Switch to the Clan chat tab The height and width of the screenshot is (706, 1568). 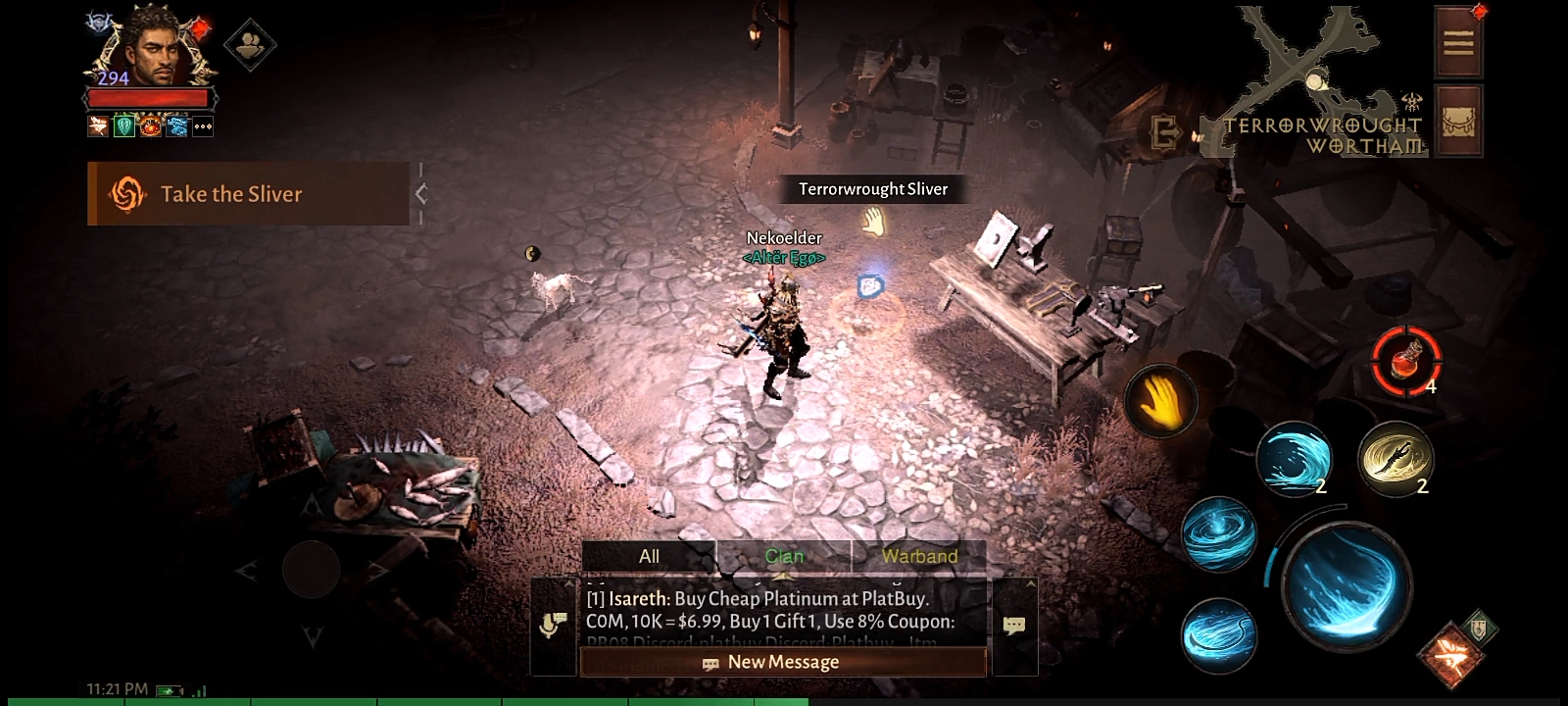coord(784,556)
